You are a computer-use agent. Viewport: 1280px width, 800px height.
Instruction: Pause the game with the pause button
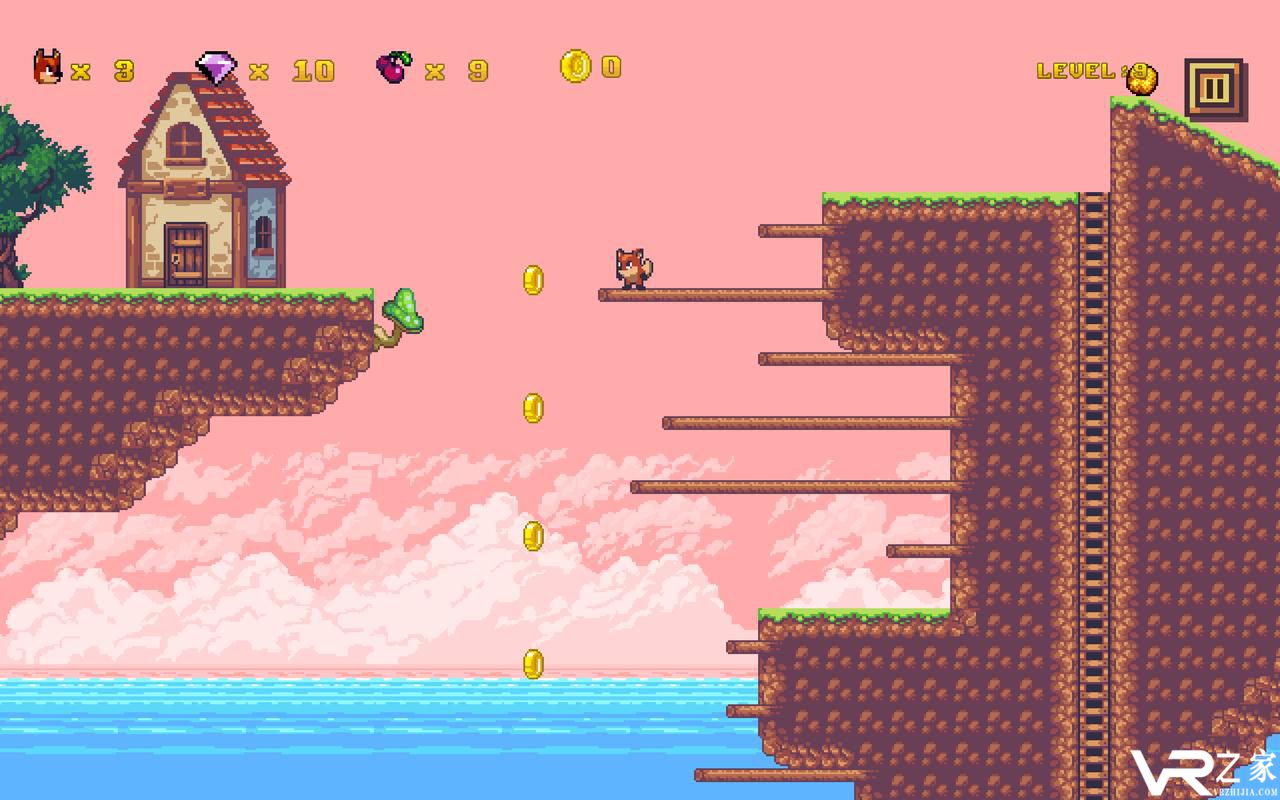click(1213, 89)
